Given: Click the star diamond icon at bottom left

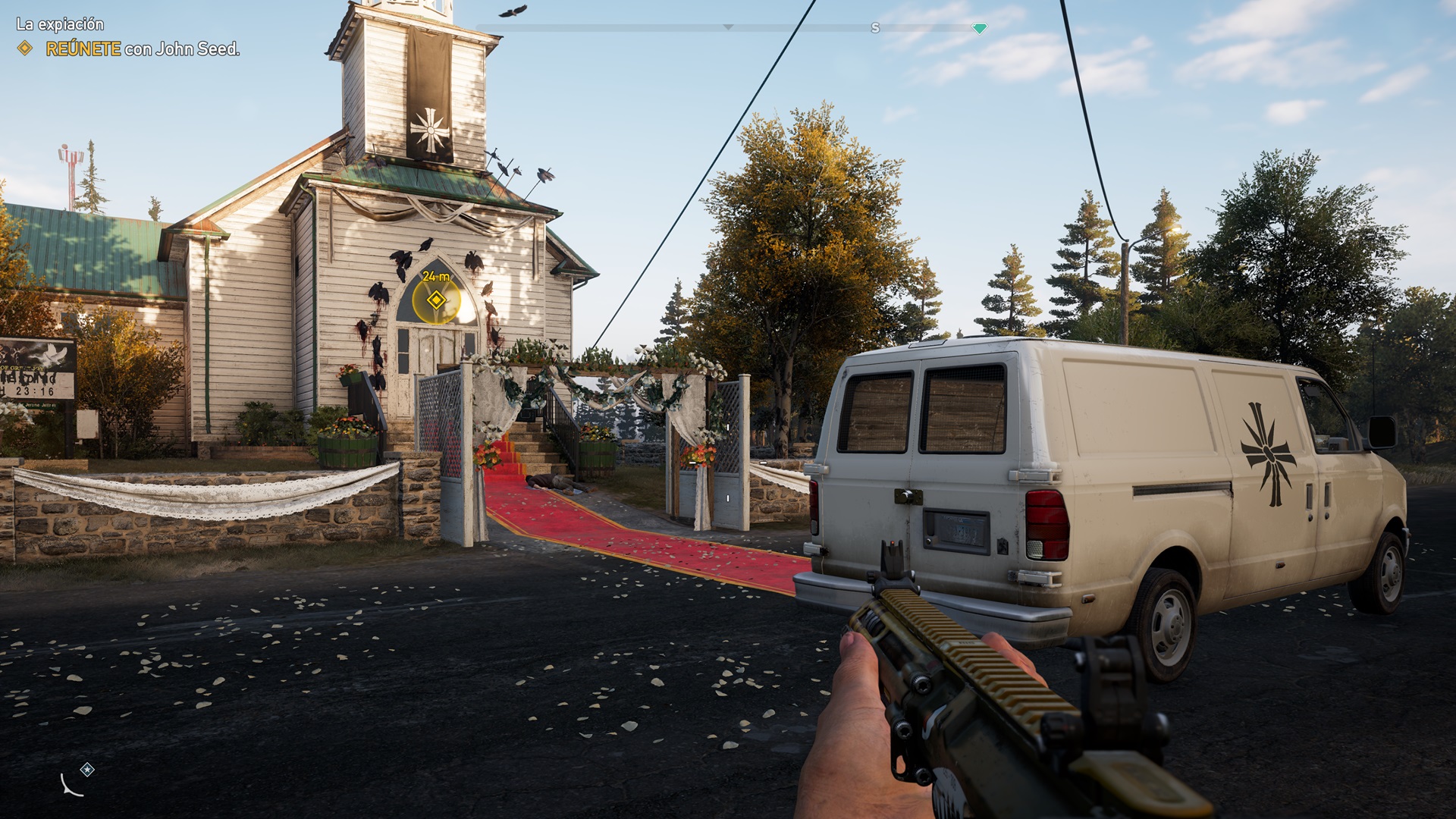Looking at the screenshot, I should (88, 770).
